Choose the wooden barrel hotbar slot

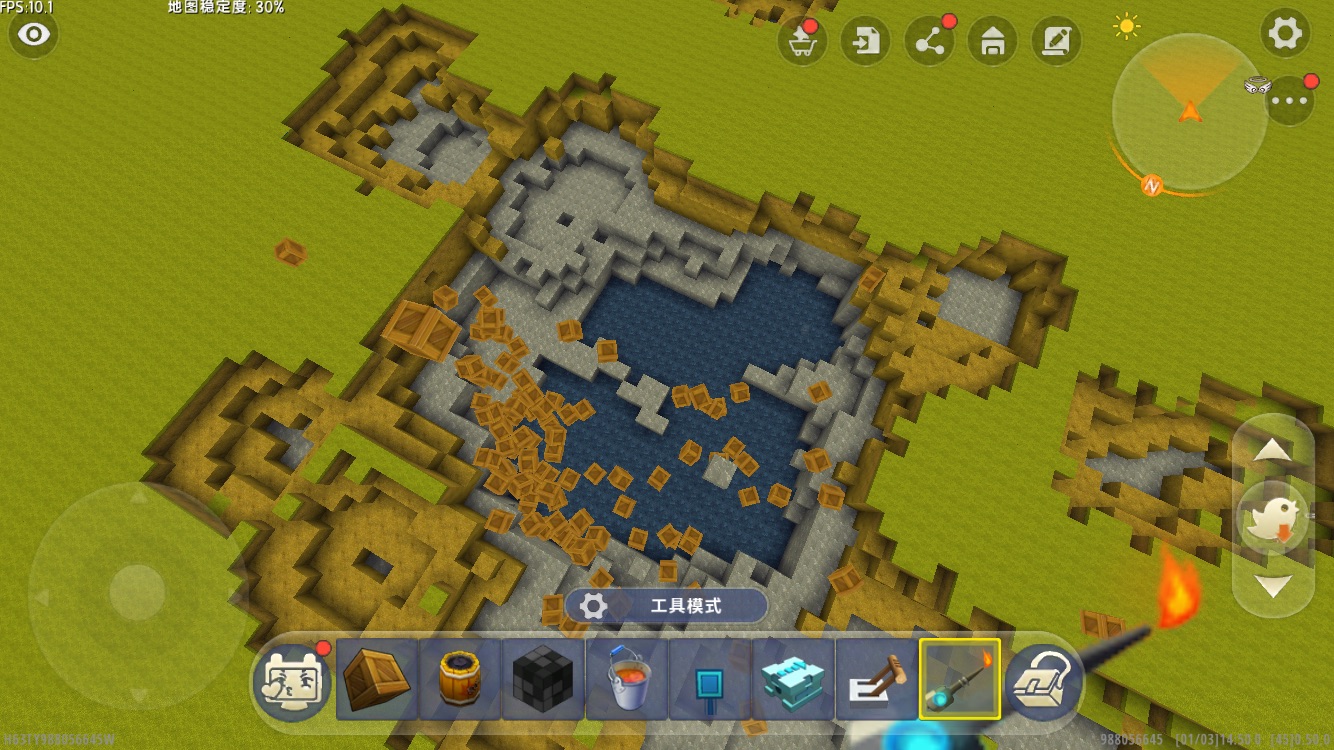(460, 680)
